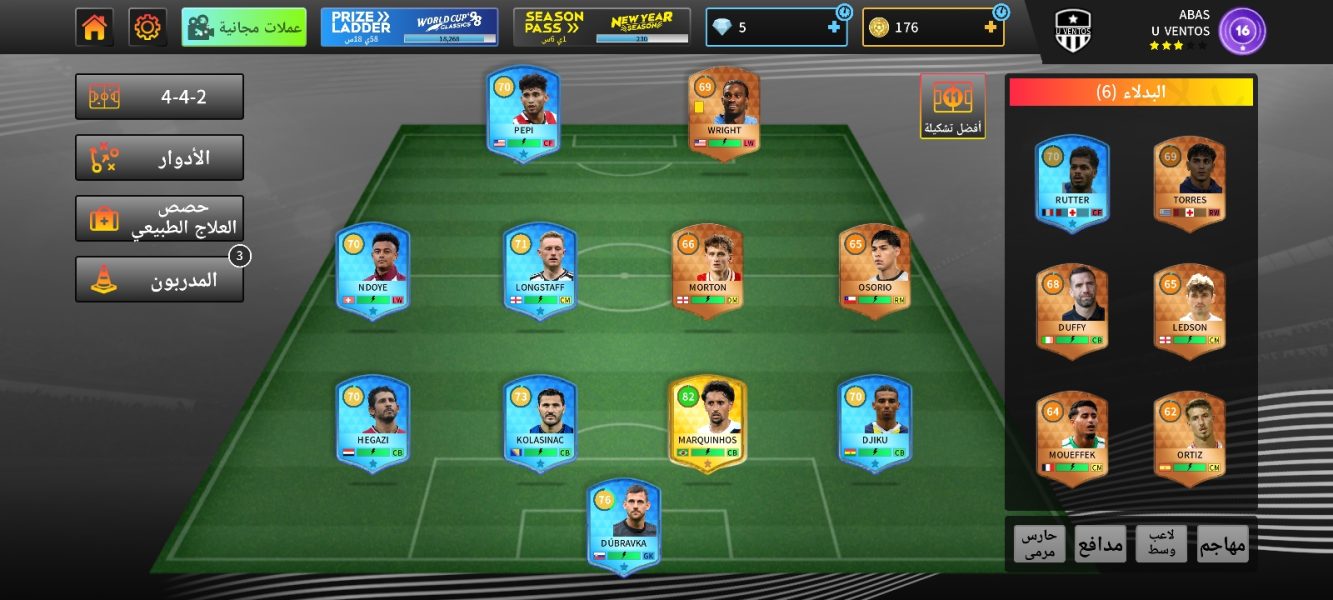Viewport: 1333px width, 600px height.
Task: Filter substitutes by attacker
Action: coord(1222,543)
